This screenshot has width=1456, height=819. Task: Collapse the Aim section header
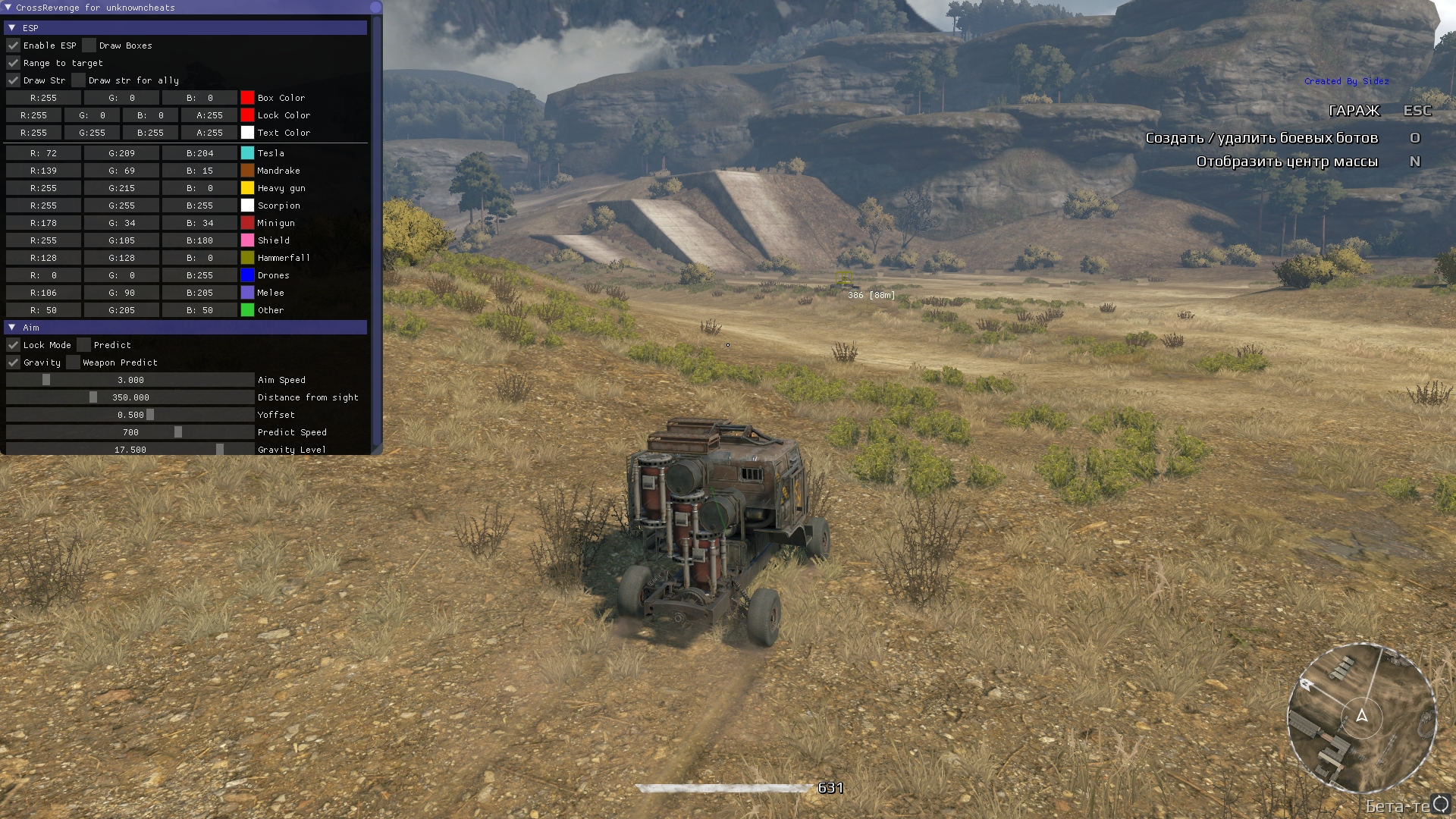click(x=12, y=328)
